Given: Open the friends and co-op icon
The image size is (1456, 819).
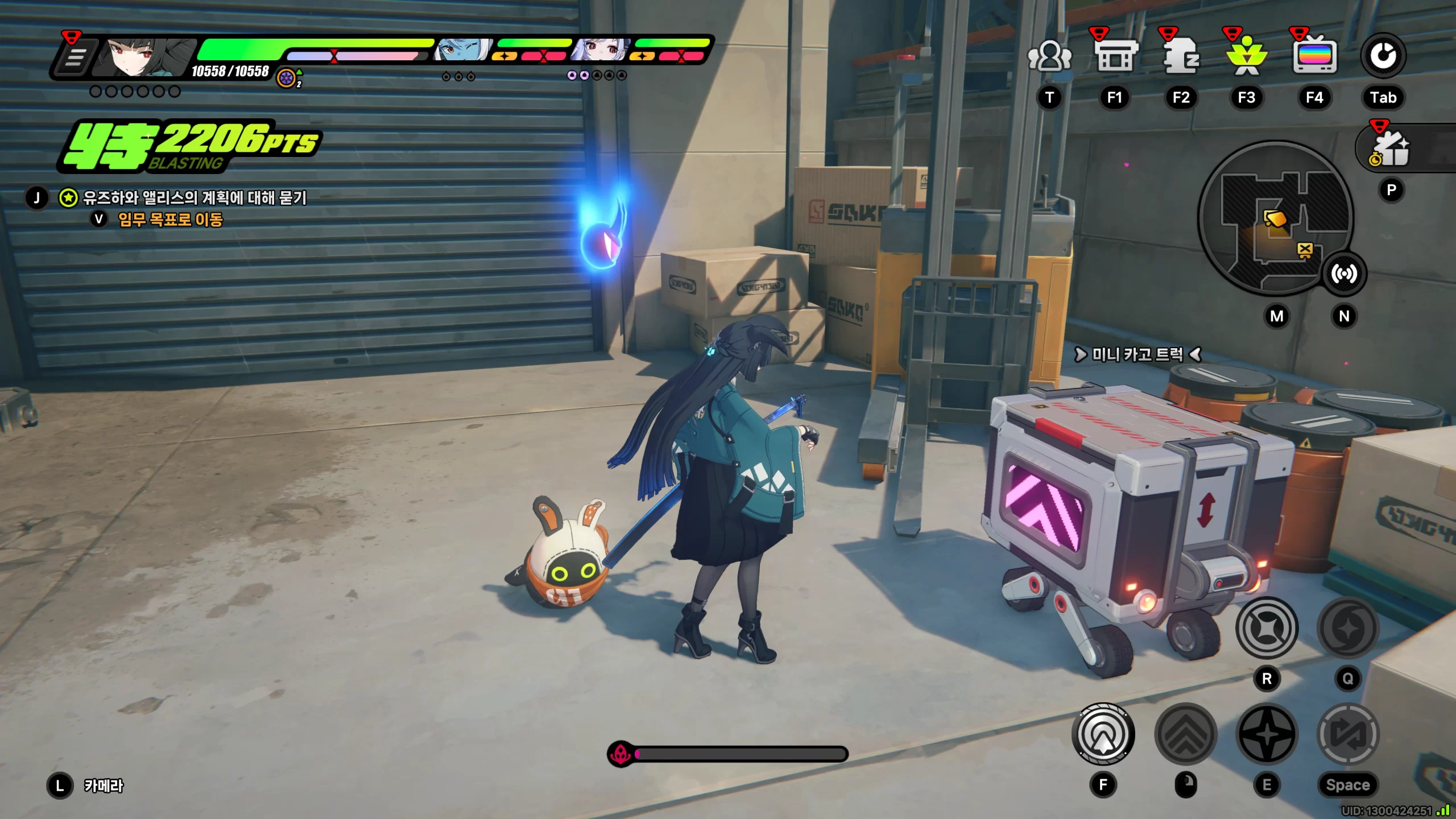Looking at the screenshot, I should tap(1049, 56).
